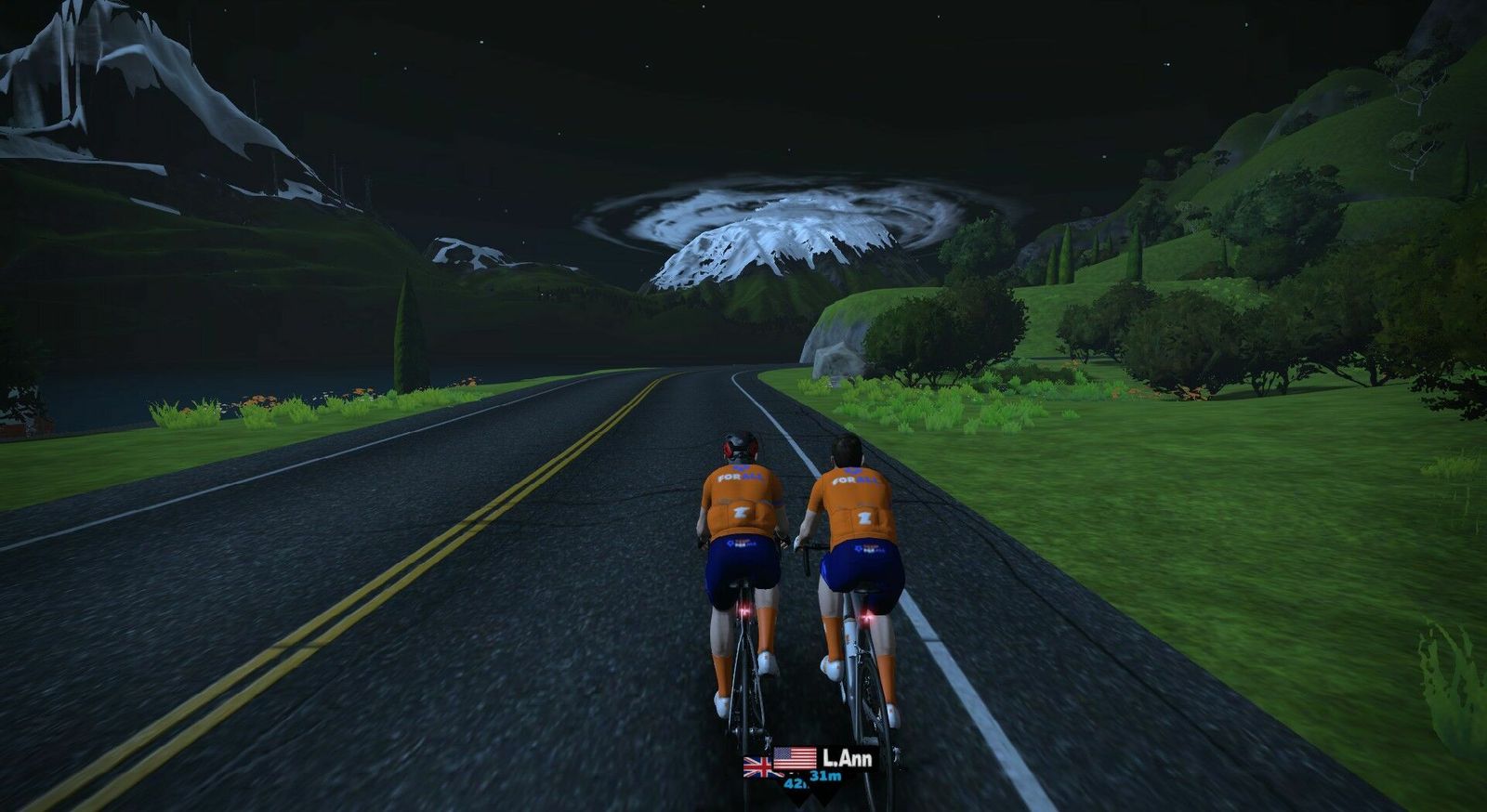Select the L.Ann rider name tag
The height and width of the screenshot is (812, 1487).
(x=847, y=759)
